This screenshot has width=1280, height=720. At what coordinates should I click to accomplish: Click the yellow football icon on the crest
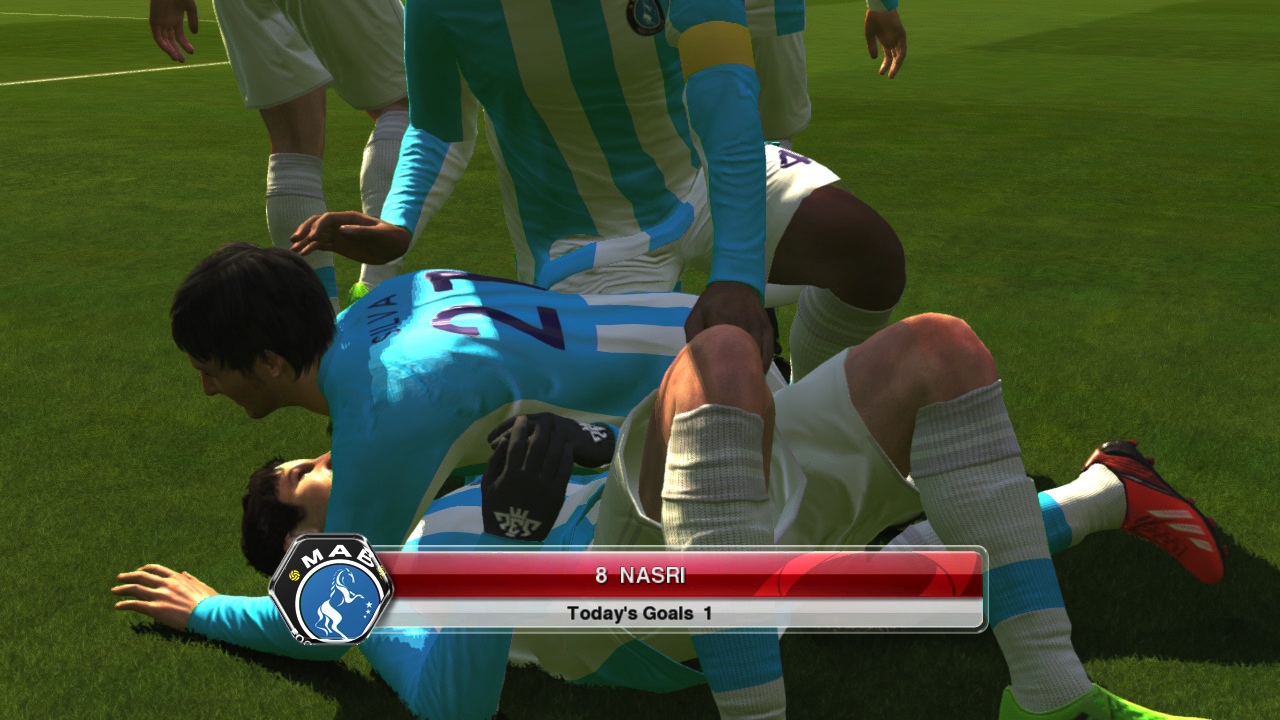pyautogui.click(x=294, y=575)
